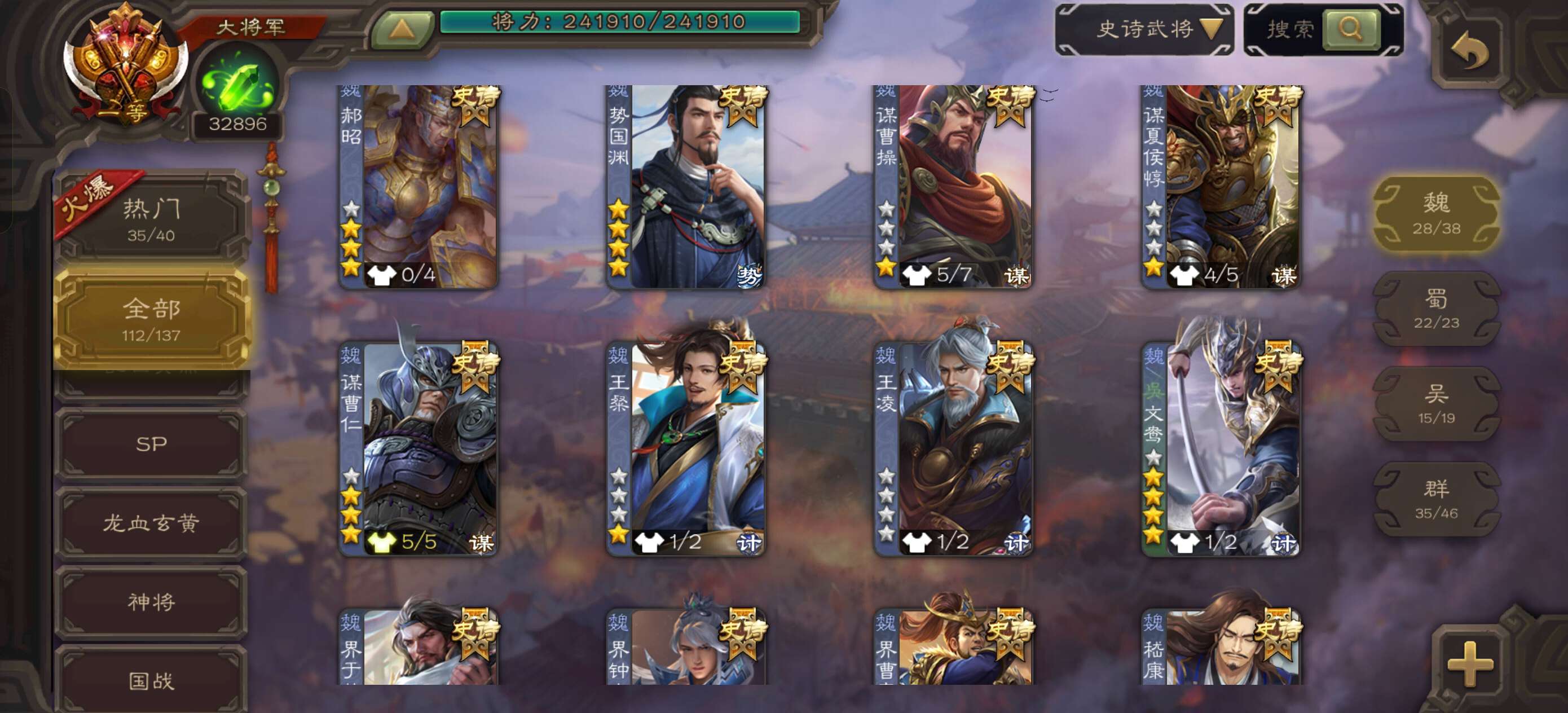
Task: Switch to the 国战 category
Action: click(151, 680)
